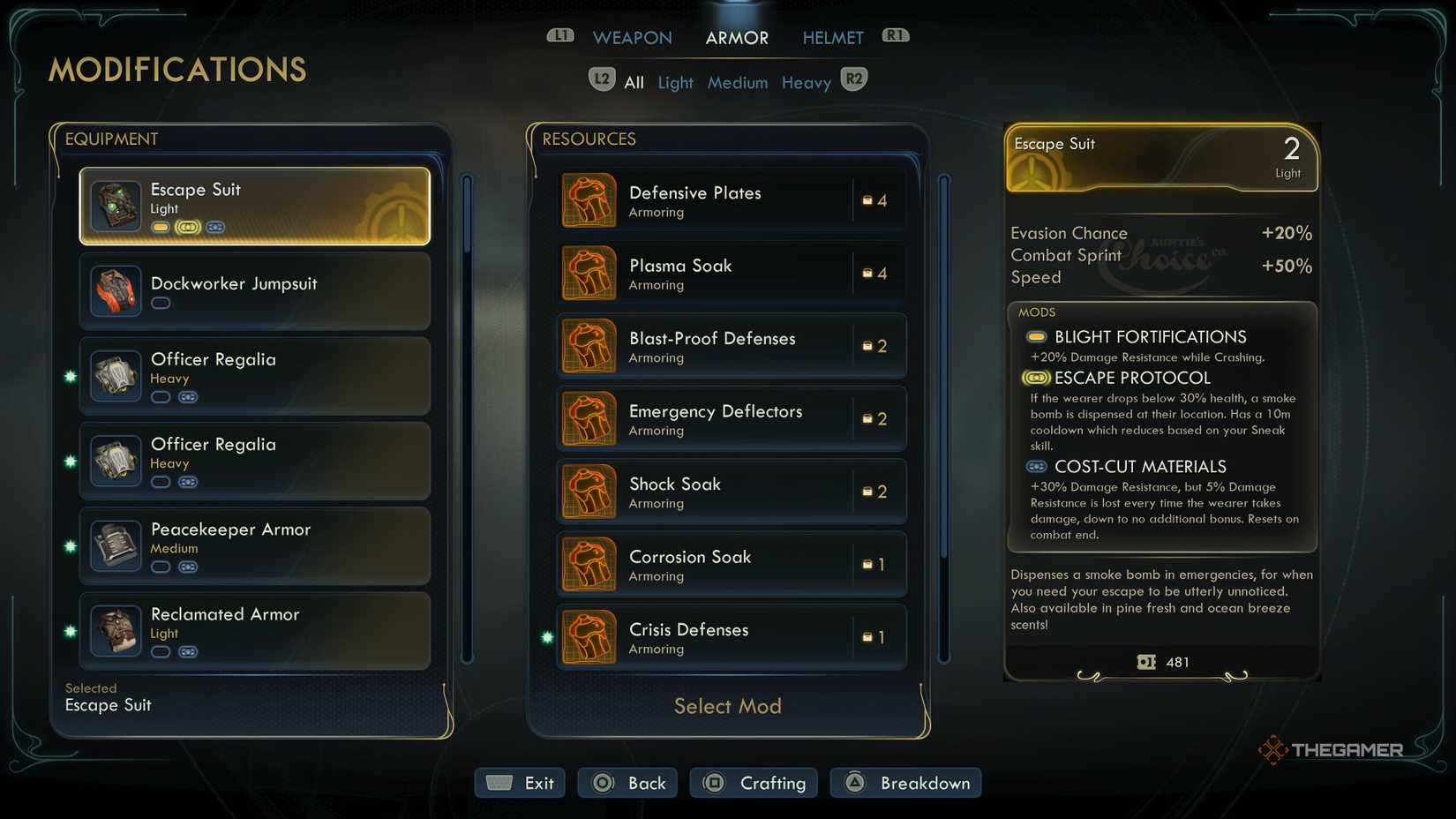Image resolution: width=1456 pixels, height=819 pixels.
Task: Toggle the second mod slot on Peacekeeper Armor
Action: 187,567
